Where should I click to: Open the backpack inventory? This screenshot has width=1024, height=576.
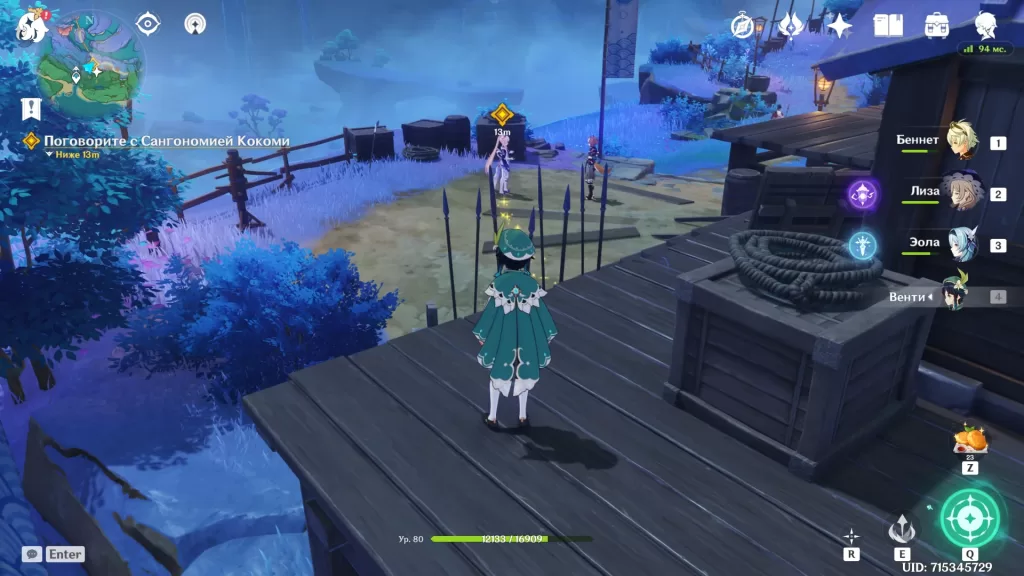[937, 26]
